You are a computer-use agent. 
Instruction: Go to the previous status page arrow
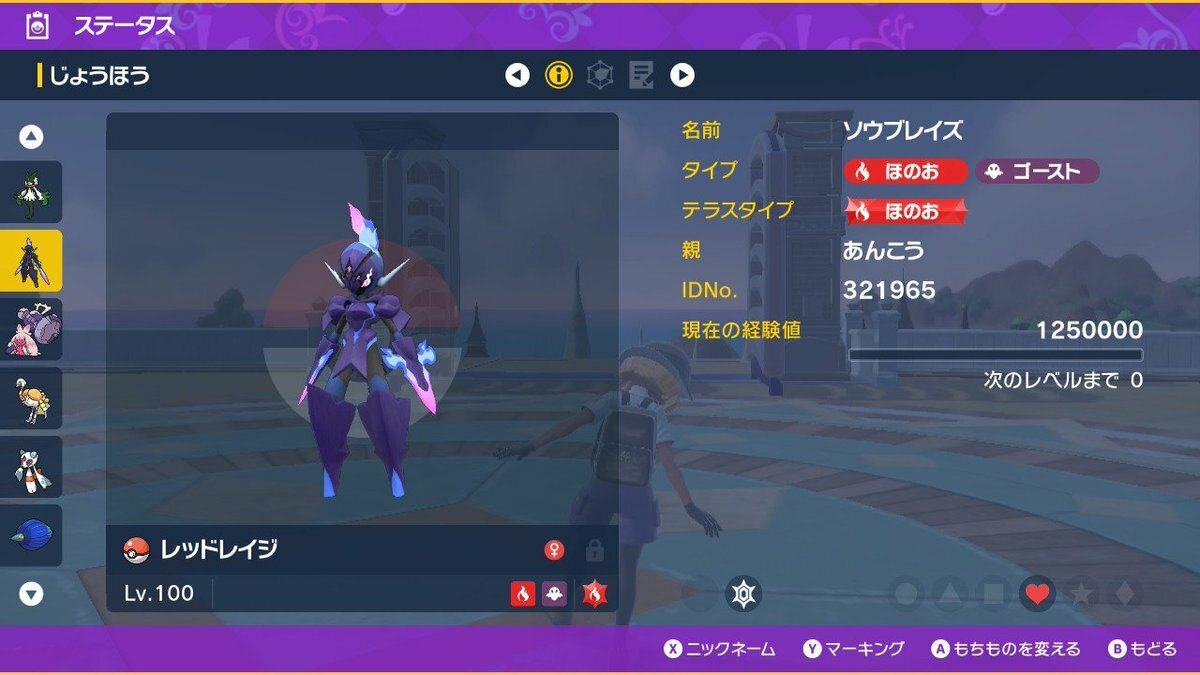pos(517,75)
